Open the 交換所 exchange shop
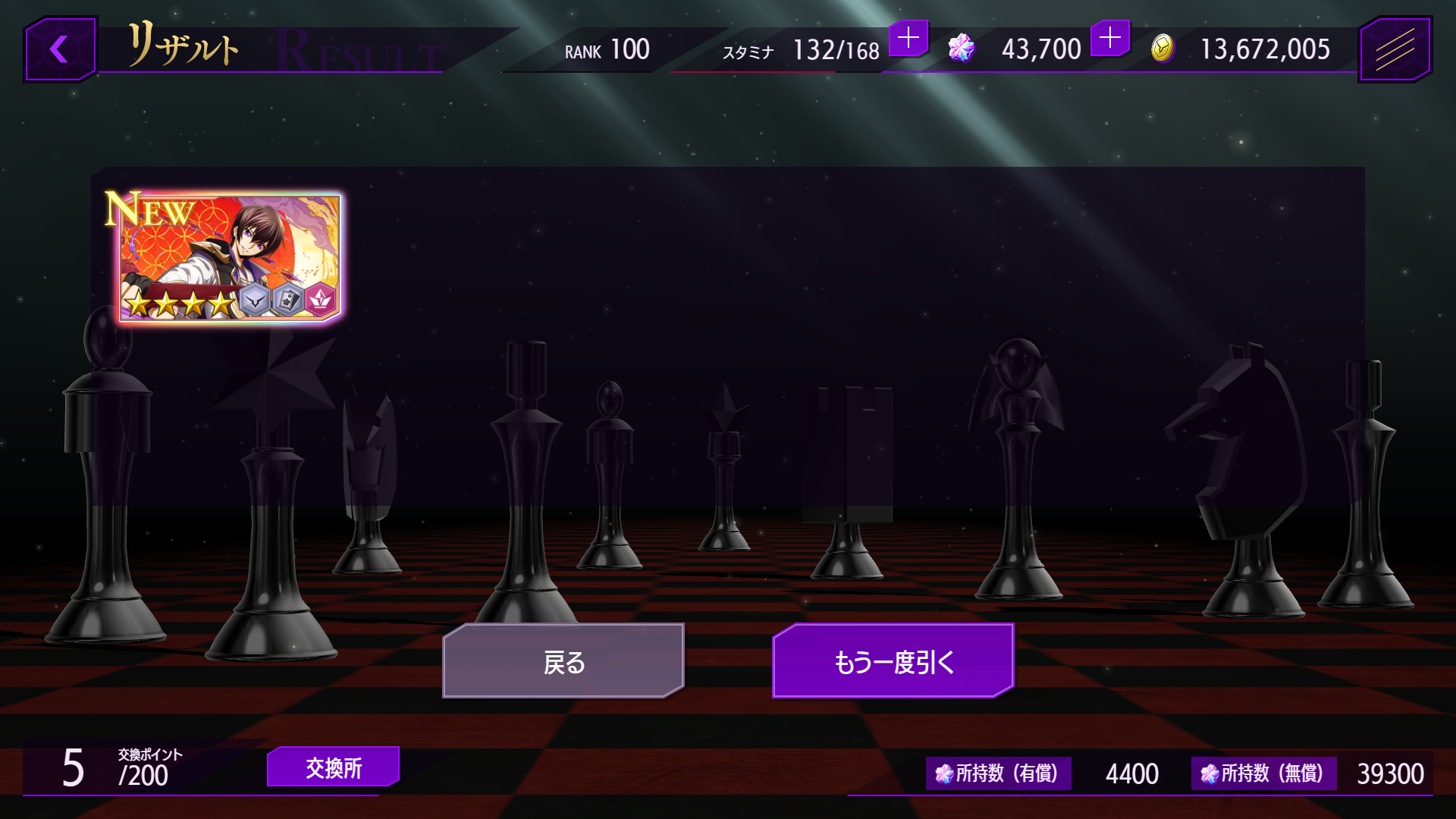1456x819 pixels. pos(333,767)
